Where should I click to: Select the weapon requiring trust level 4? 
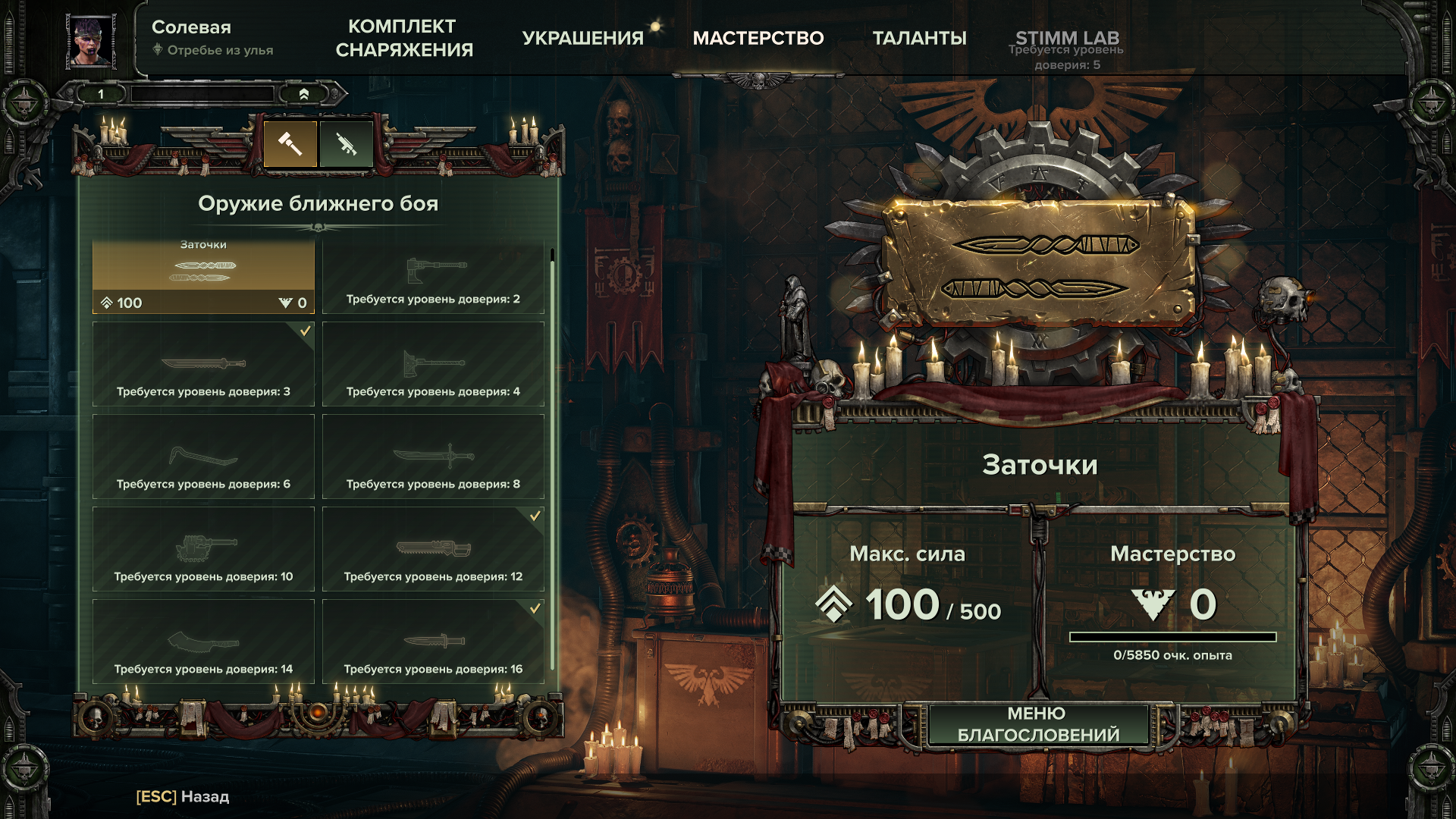coord(433,364)
